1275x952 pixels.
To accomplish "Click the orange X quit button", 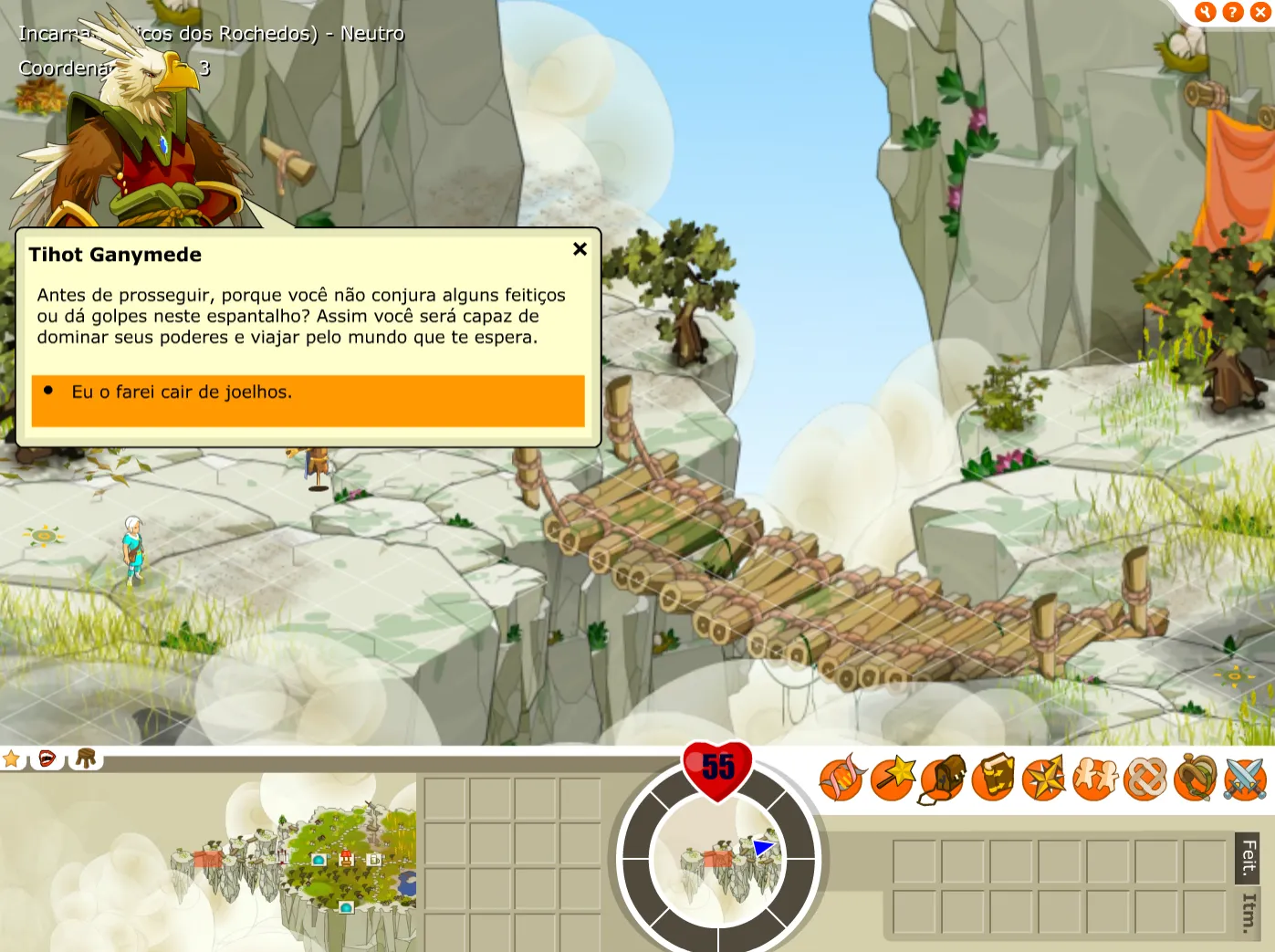I will click(x=1259, y=12).
